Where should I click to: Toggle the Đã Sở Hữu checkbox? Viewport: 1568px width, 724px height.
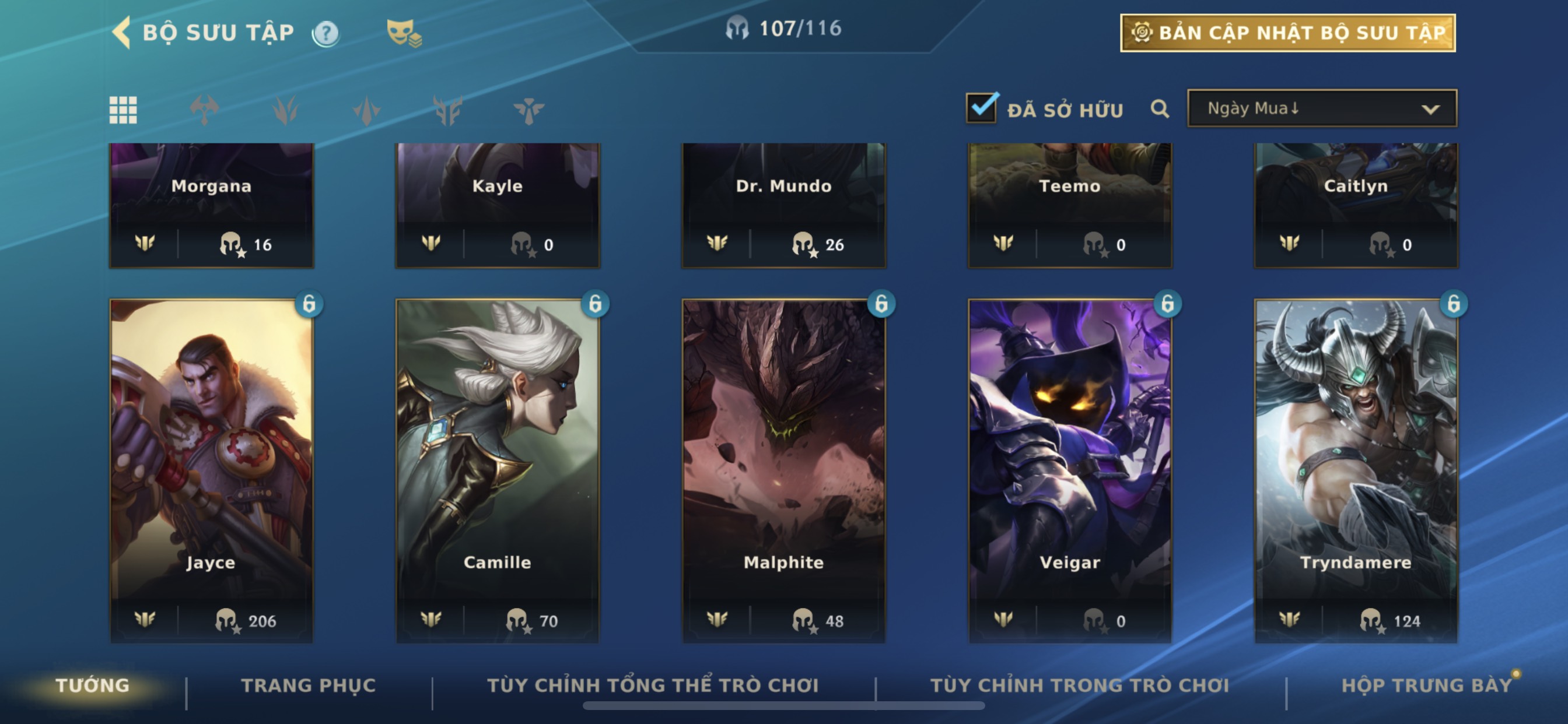[x=982, y=108]
